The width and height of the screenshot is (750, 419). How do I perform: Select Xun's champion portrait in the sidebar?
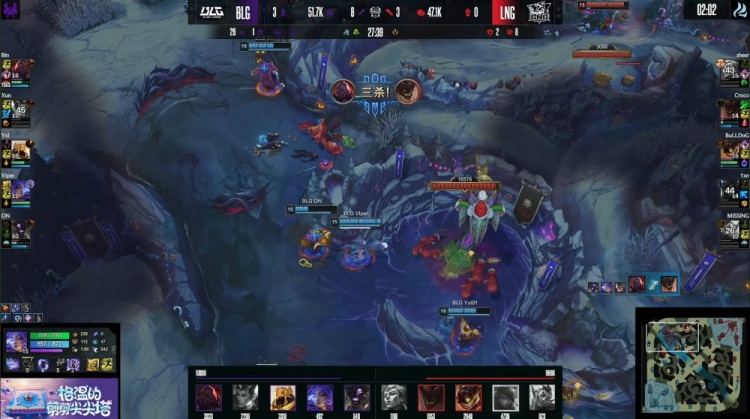[x=19, y=110]
